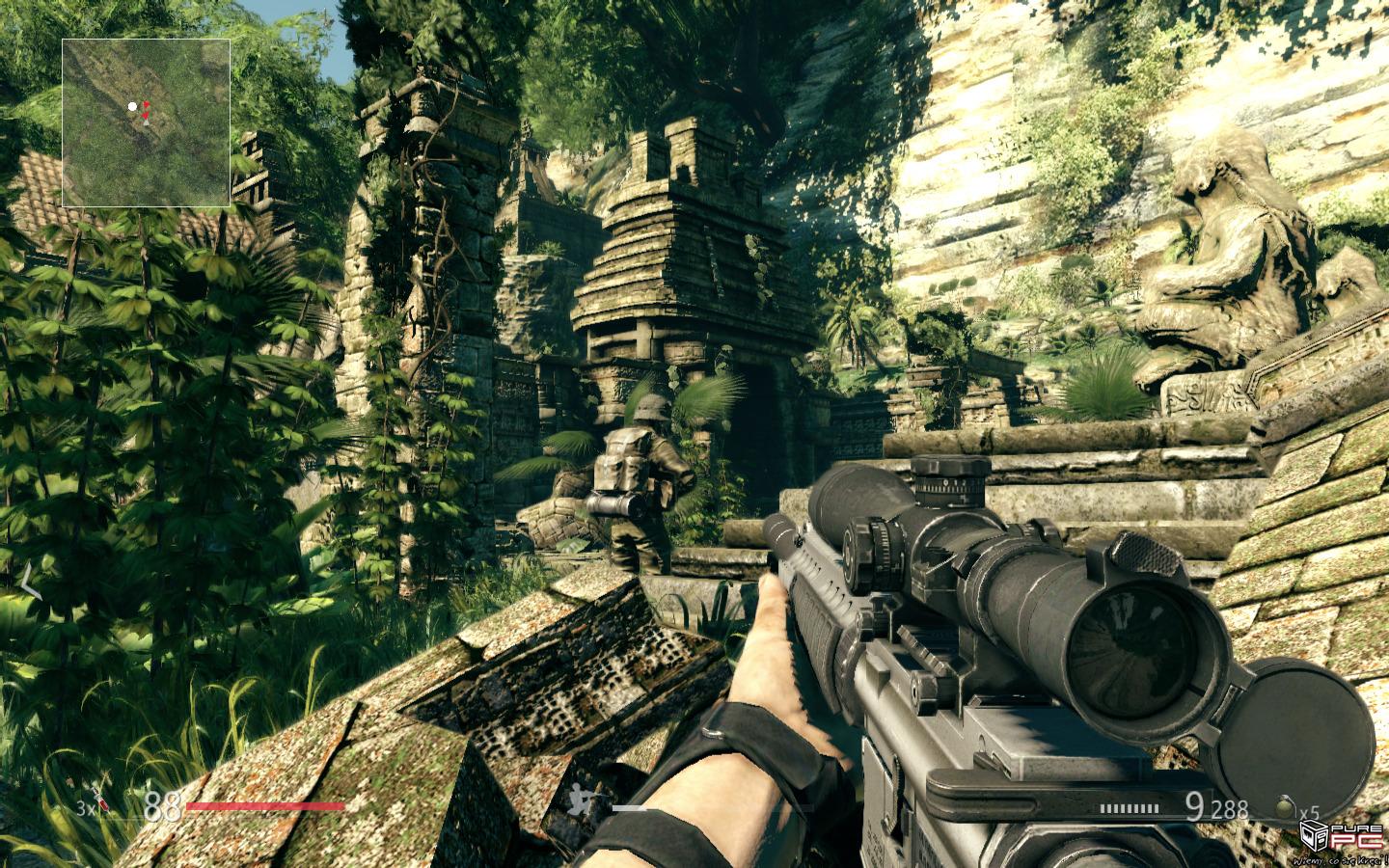Click the syringe medkit icon showing 3x
The image size is (1389, 868).
pos(100,802)
